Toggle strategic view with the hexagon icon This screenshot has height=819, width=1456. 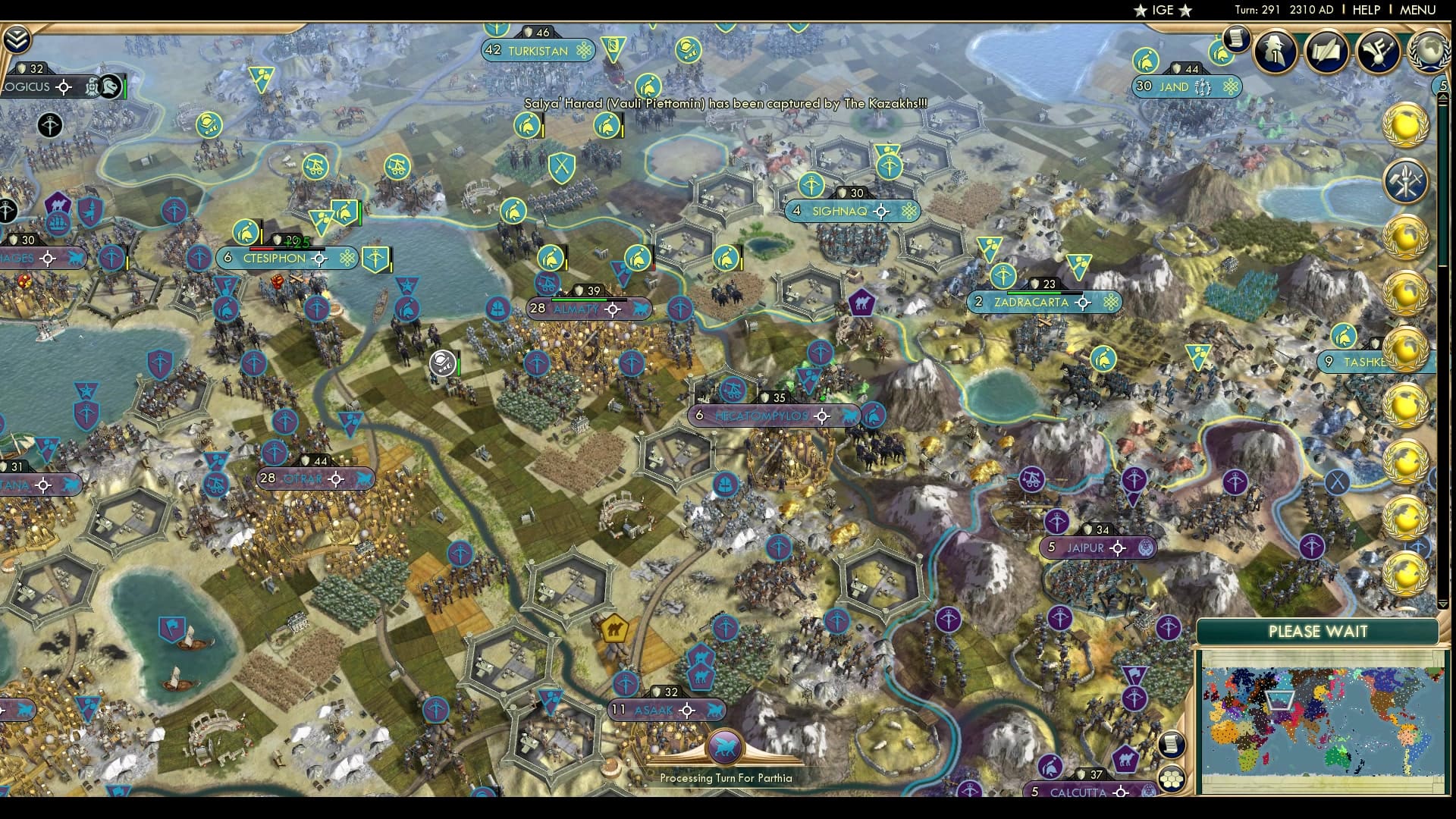click(x=1171, y=779)
